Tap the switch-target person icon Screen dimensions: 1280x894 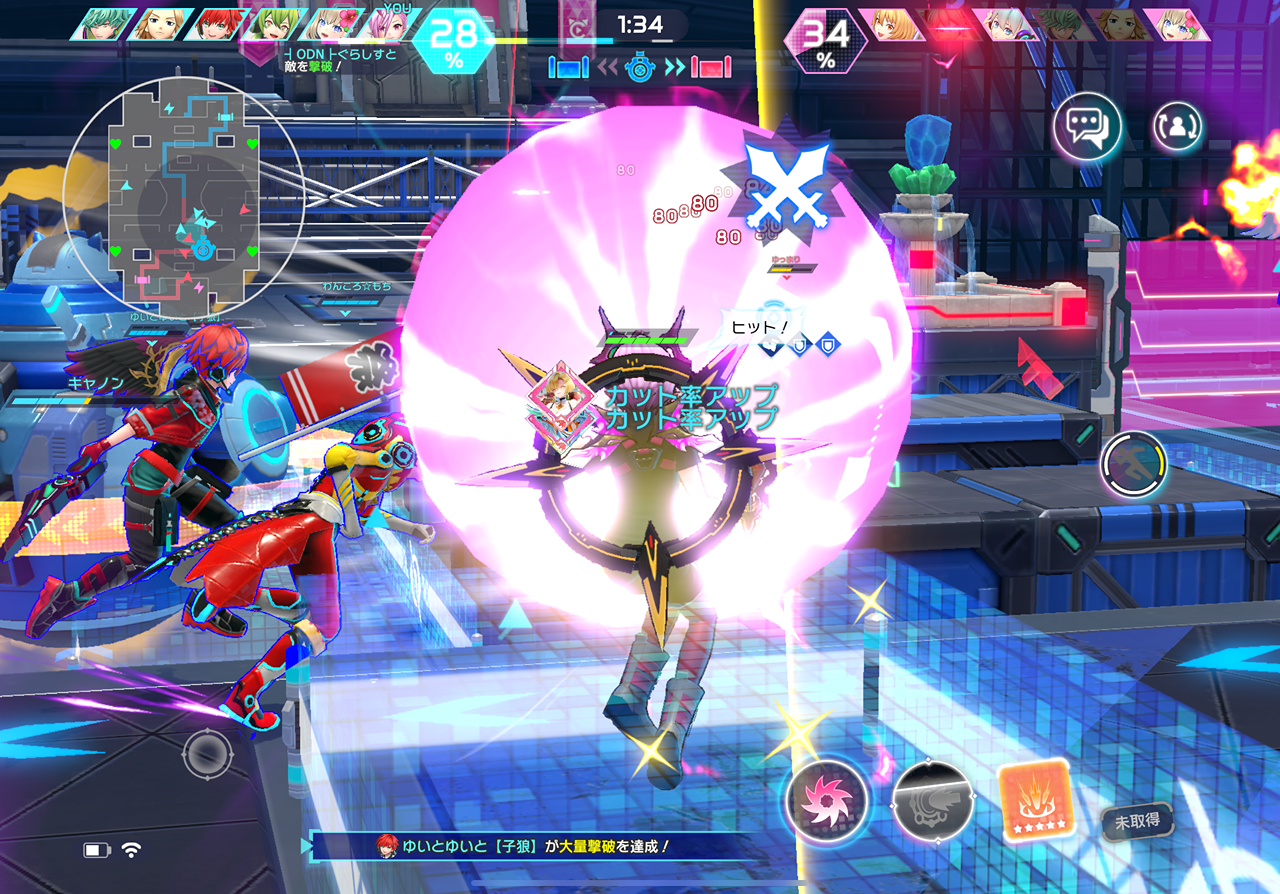(x=1176, y=127)
